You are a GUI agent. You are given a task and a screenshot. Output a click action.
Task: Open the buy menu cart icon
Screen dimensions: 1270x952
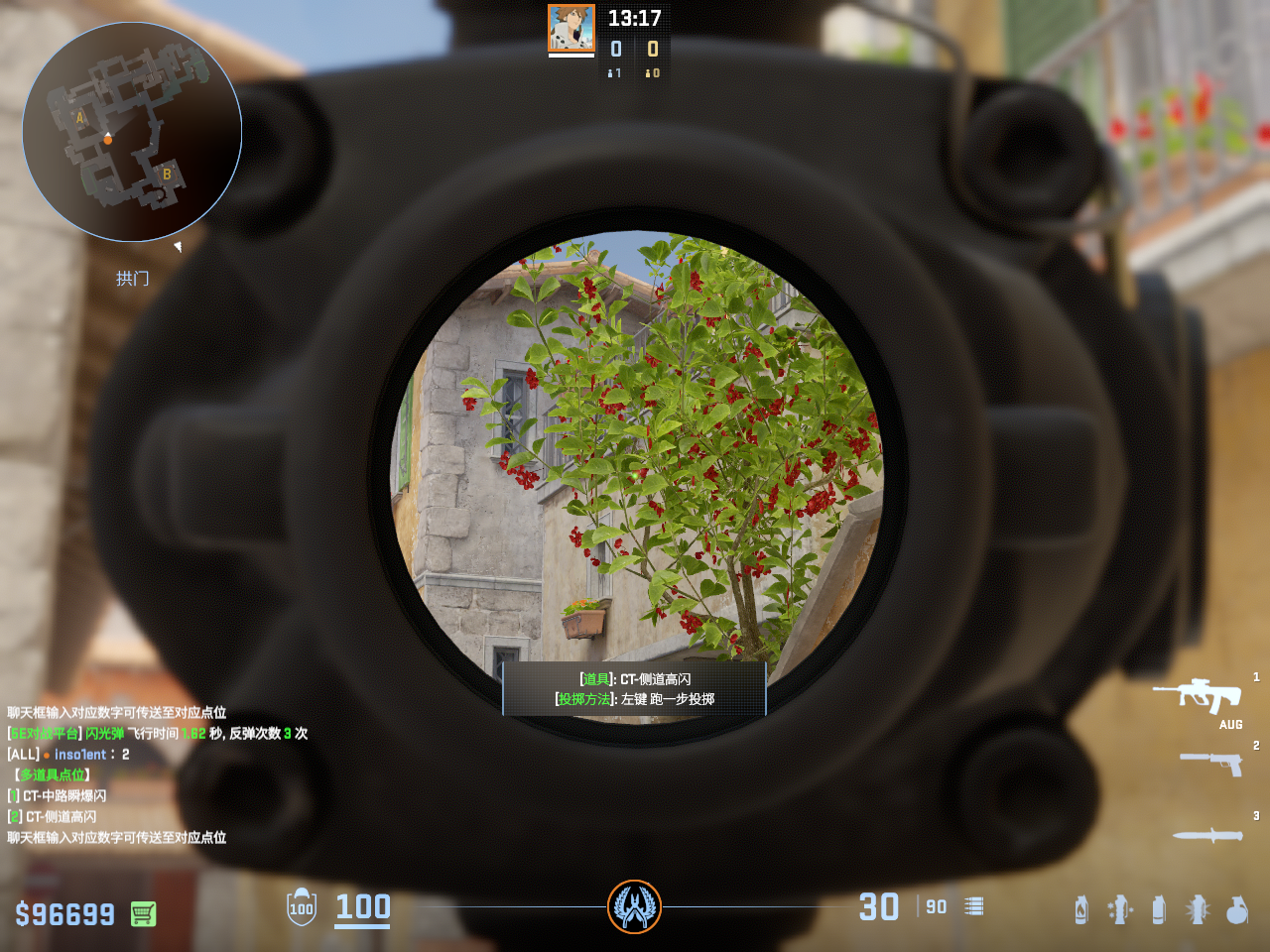(143, 913)
